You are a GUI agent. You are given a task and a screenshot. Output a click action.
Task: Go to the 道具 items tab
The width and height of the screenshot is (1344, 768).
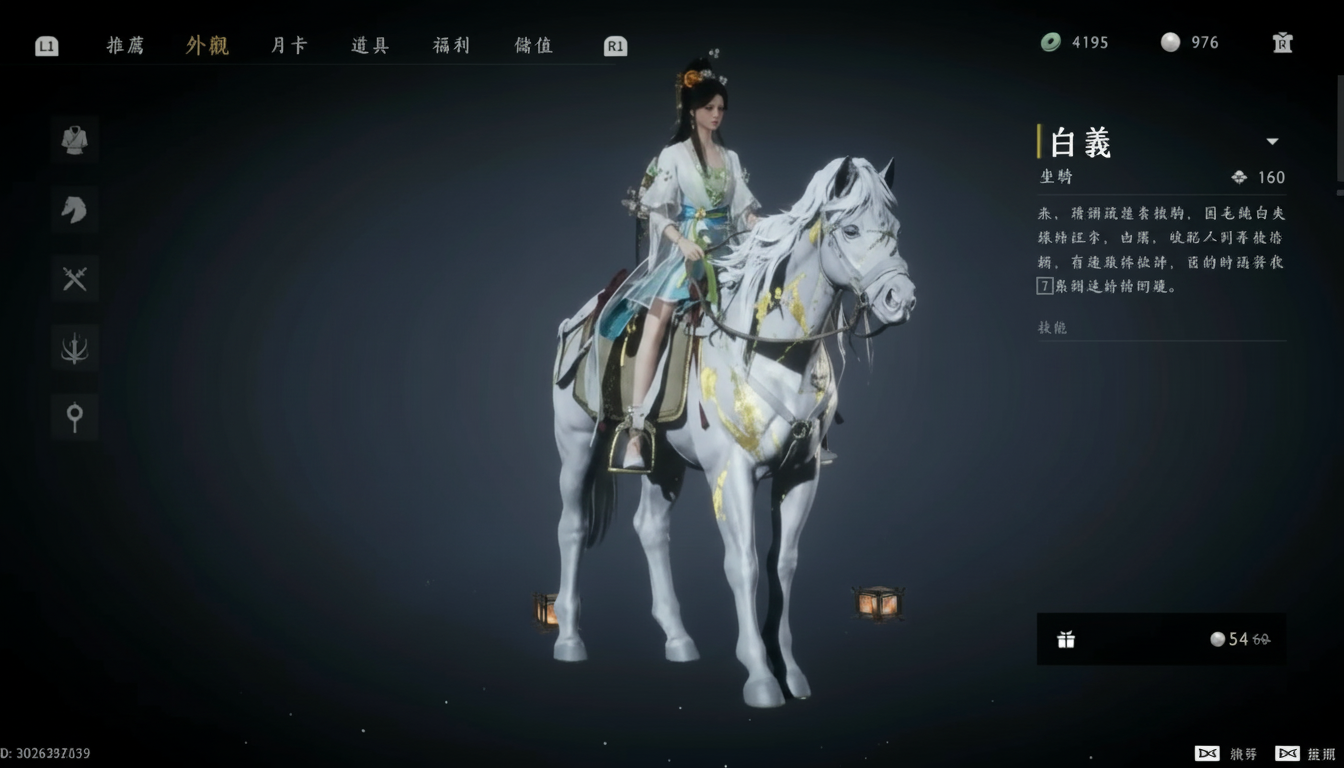click(370, 45)
